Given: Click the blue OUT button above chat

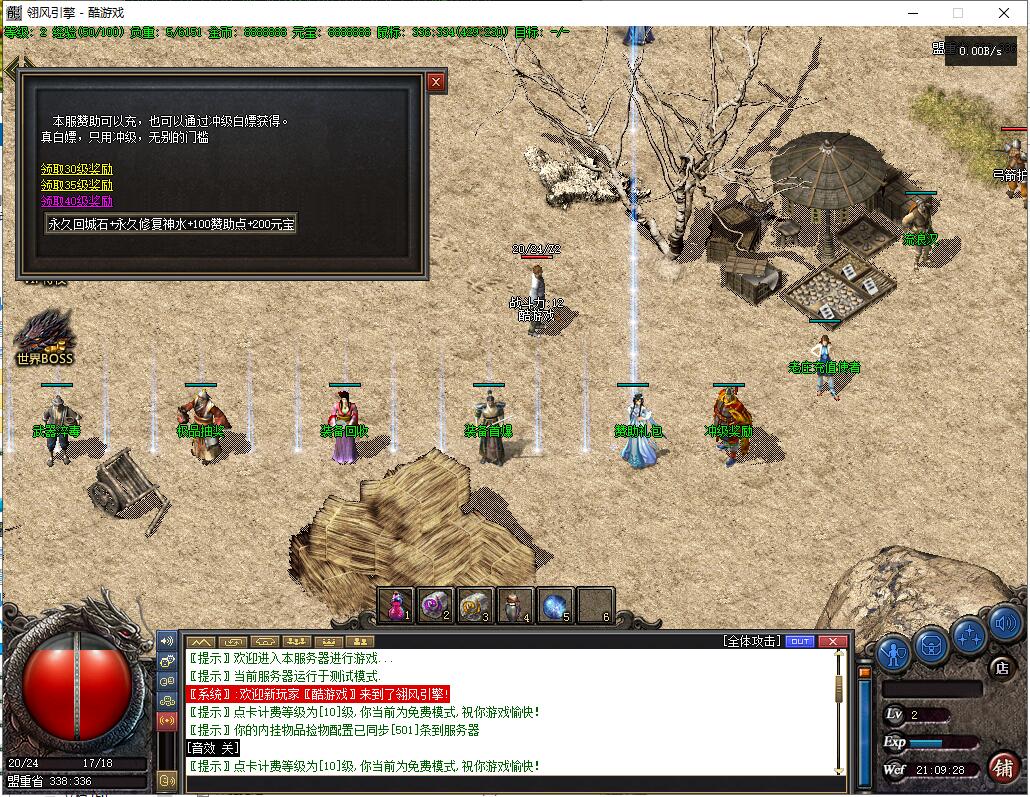Looking at the screenshot, I should 800,641.
